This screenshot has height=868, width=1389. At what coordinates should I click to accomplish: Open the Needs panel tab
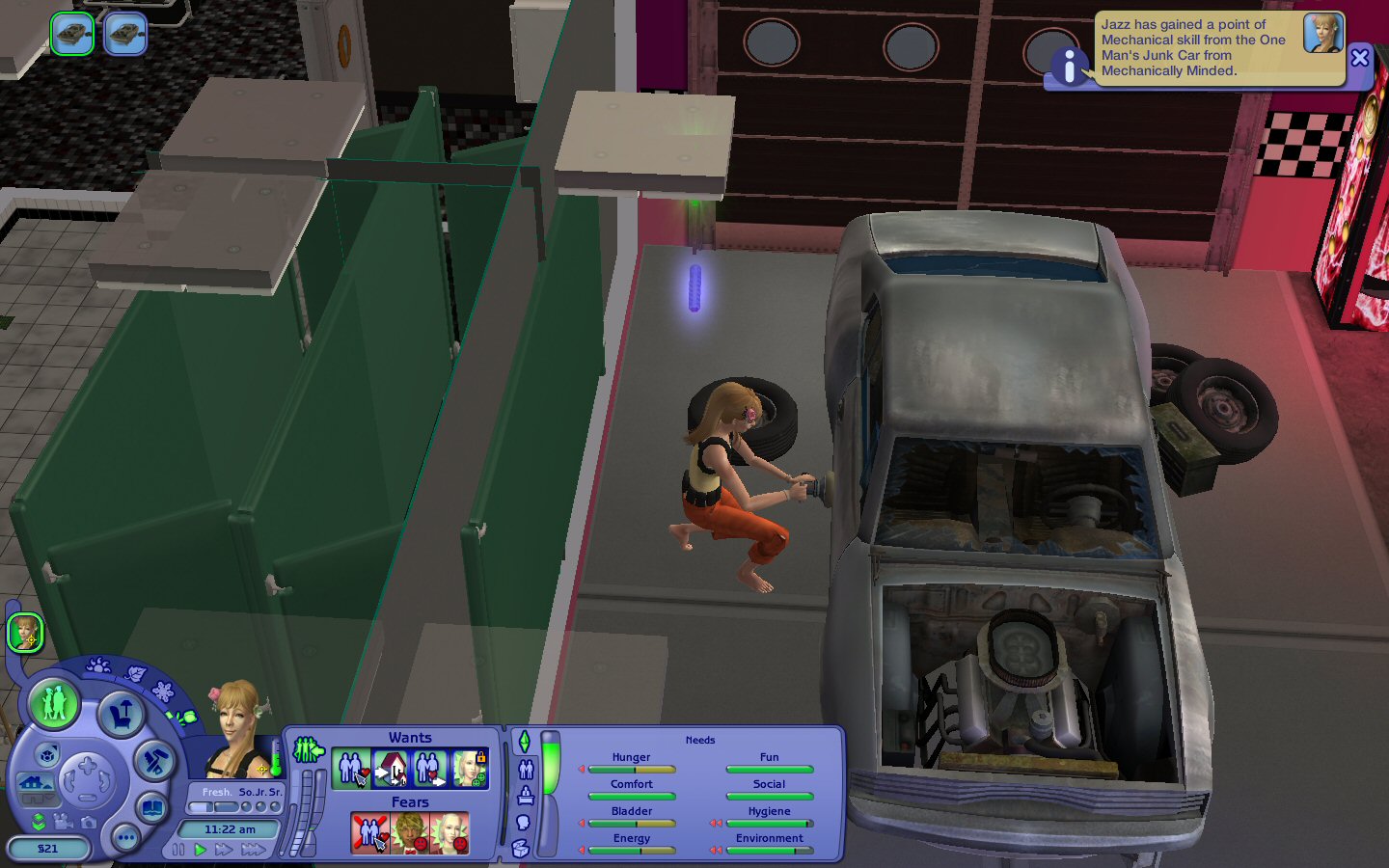tap(525, 742)
